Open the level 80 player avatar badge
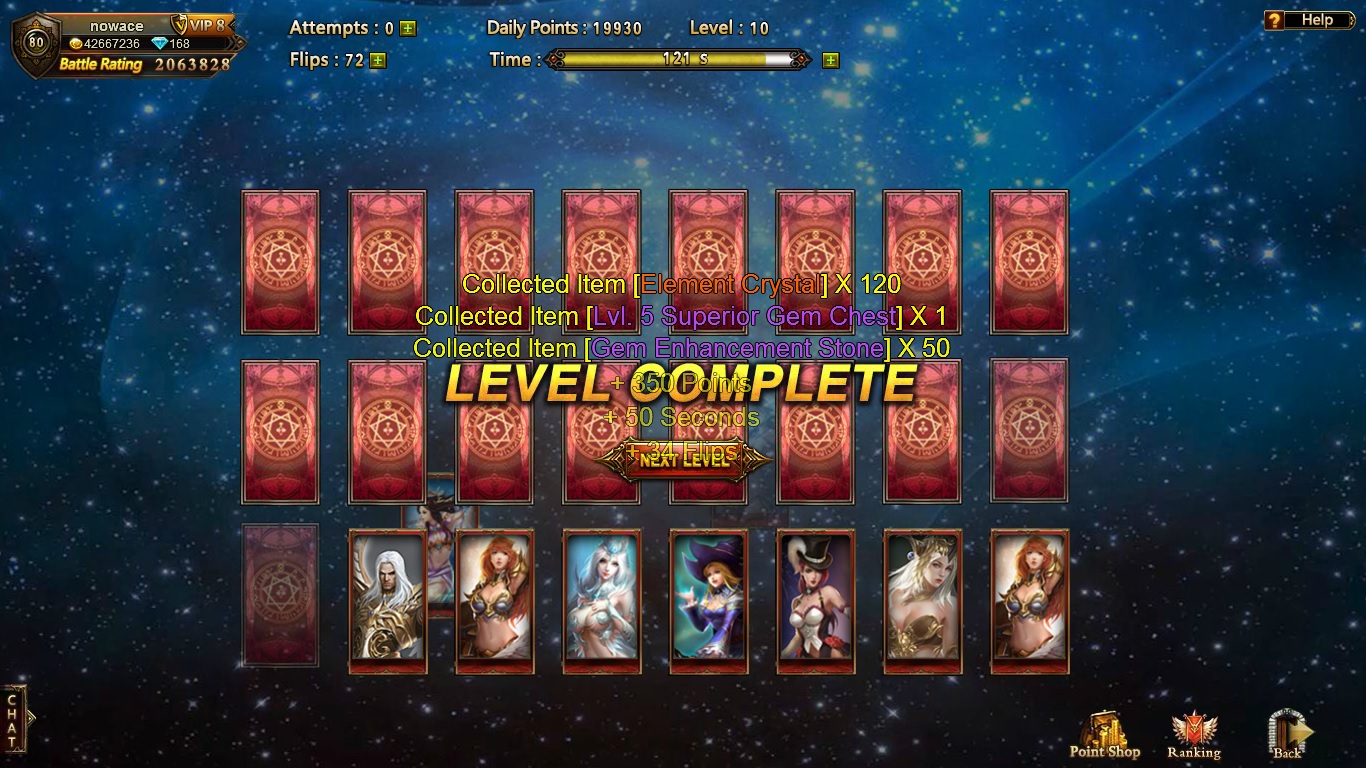This screenshot has width=1366, height=768. click(x=36, y=42)
